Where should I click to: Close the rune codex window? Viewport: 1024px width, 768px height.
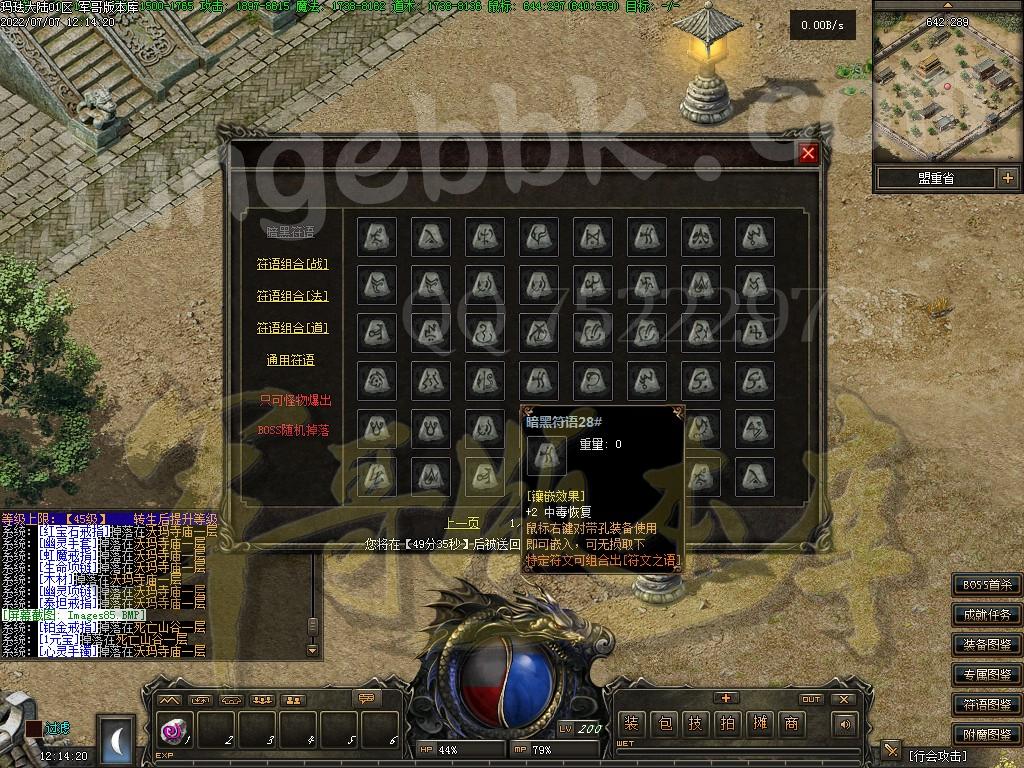coord(808,153)
